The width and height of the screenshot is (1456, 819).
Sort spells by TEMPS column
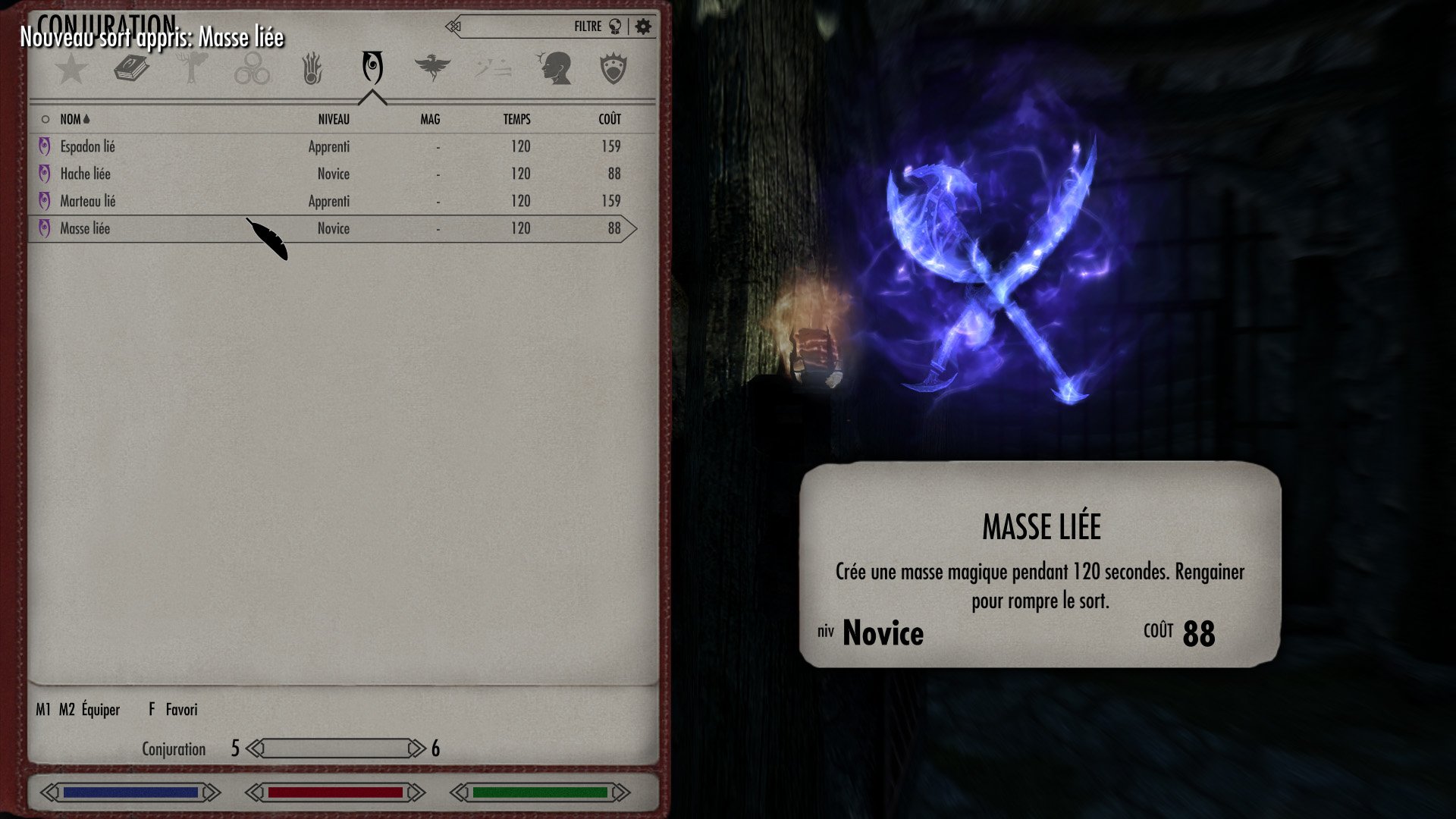(x=516, y=119)
